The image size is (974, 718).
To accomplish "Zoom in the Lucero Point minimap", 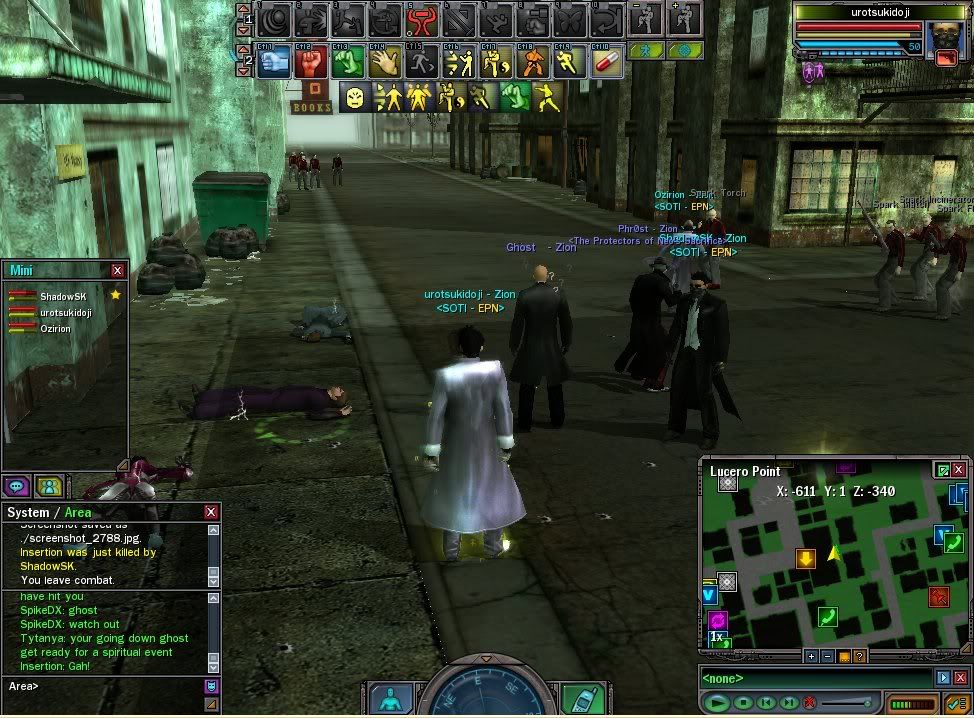I will (811, 656).
